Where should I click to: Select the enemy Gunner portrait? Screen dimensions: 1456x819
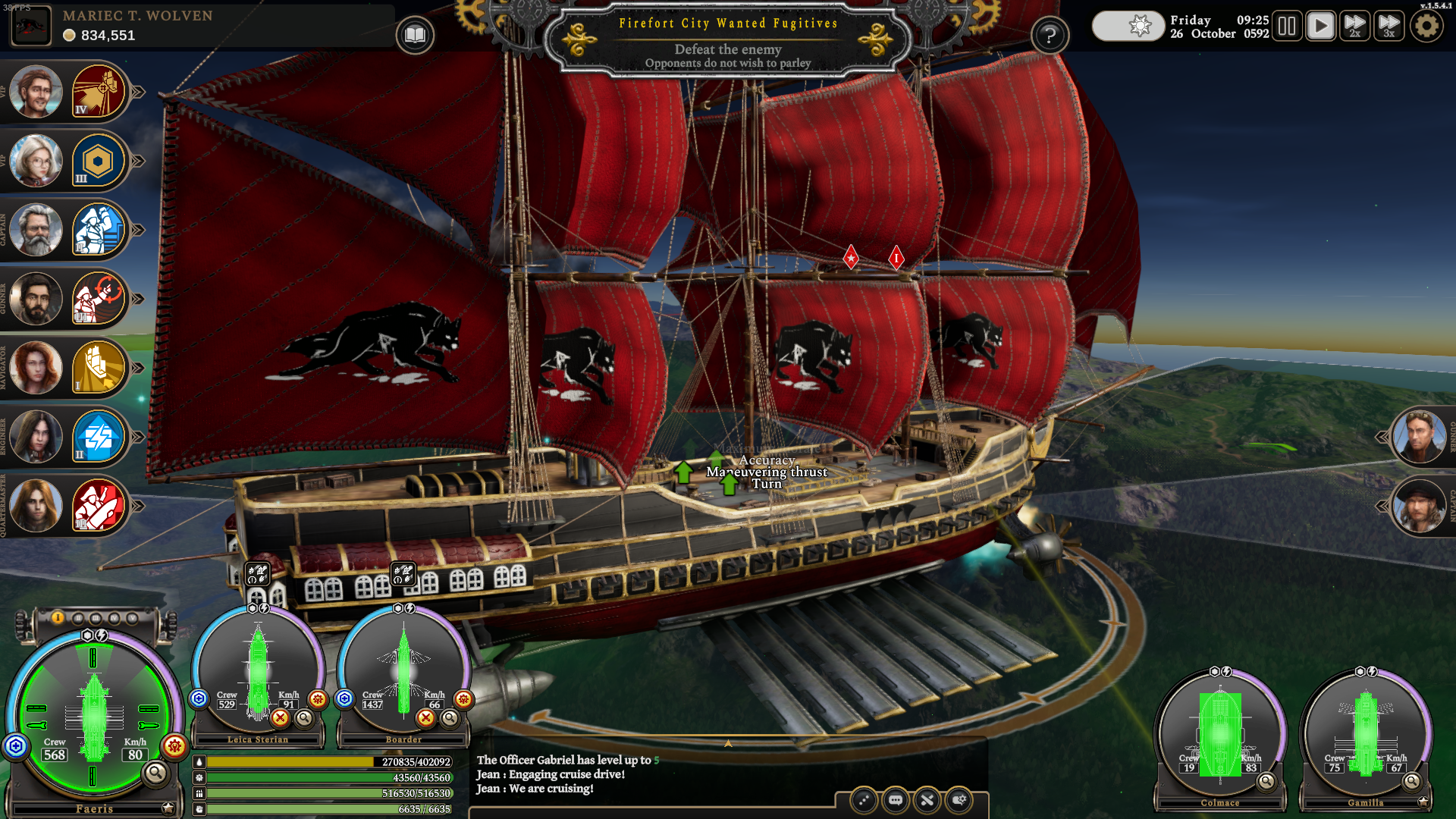point(1419,437)
